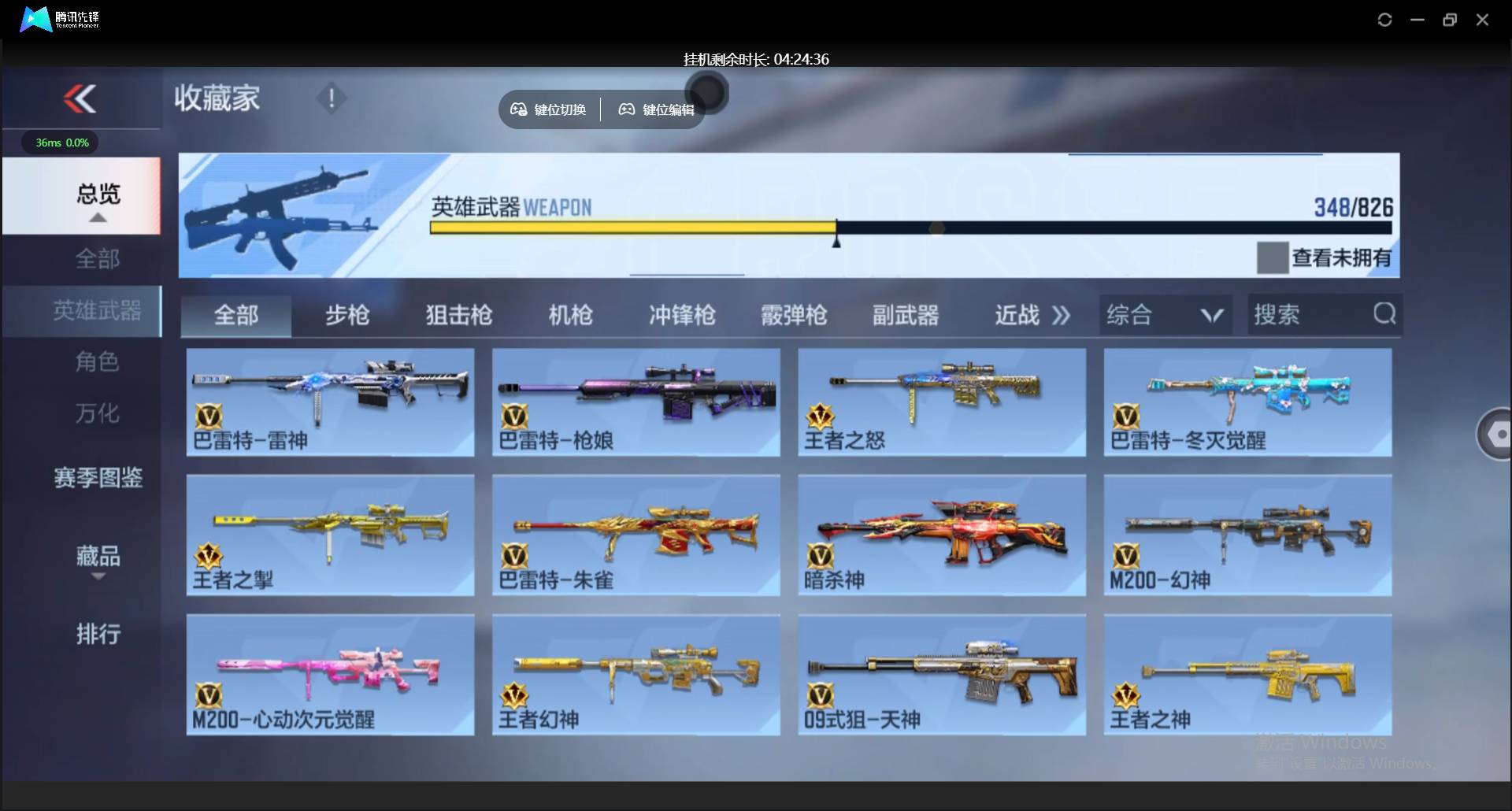The width and height of the screenshot is (1512, 811).
Task: Open the exclamation notice beside 收藏家 title
Action: point(332,99)
